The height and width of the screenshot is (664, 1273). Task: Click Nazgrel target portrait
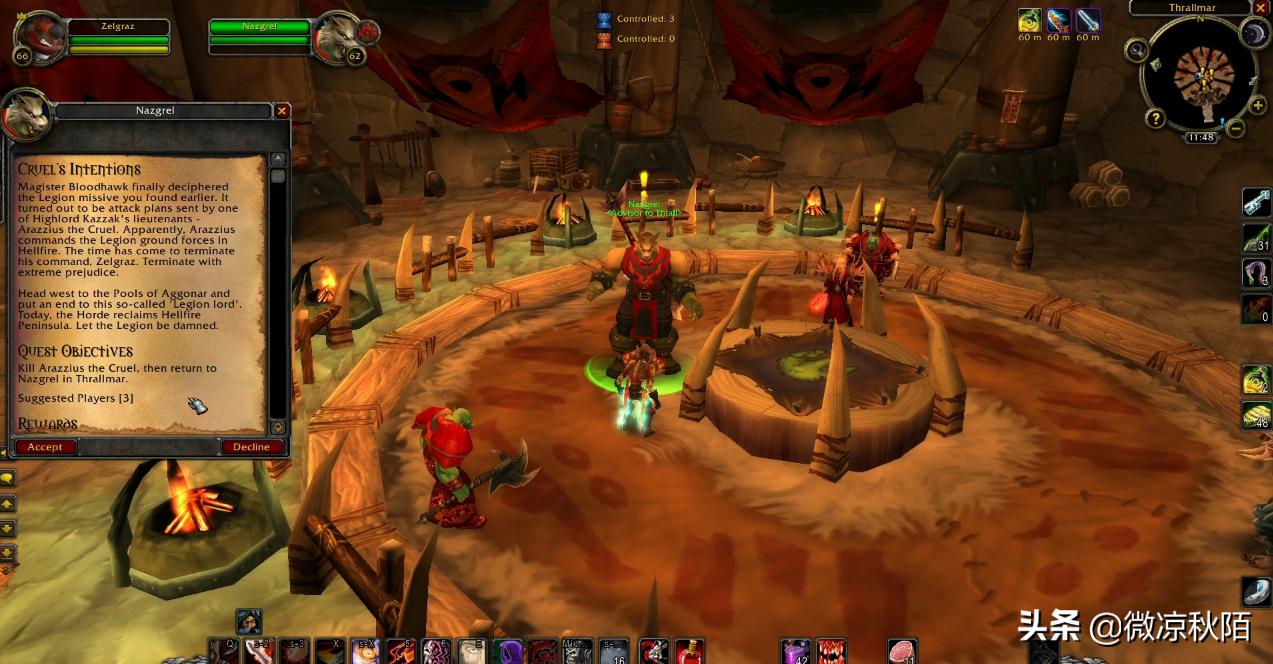[335, 37]
